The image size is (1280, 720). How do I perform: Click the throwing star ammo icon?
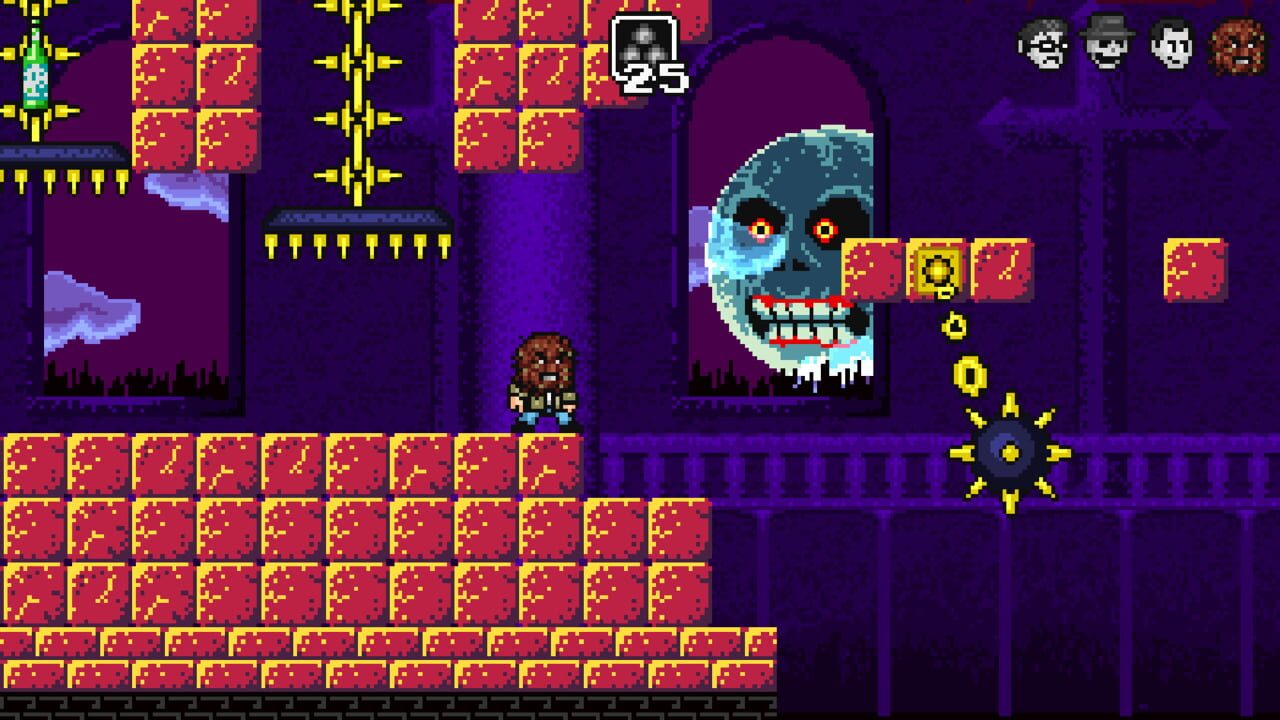[x=645, y=40]
